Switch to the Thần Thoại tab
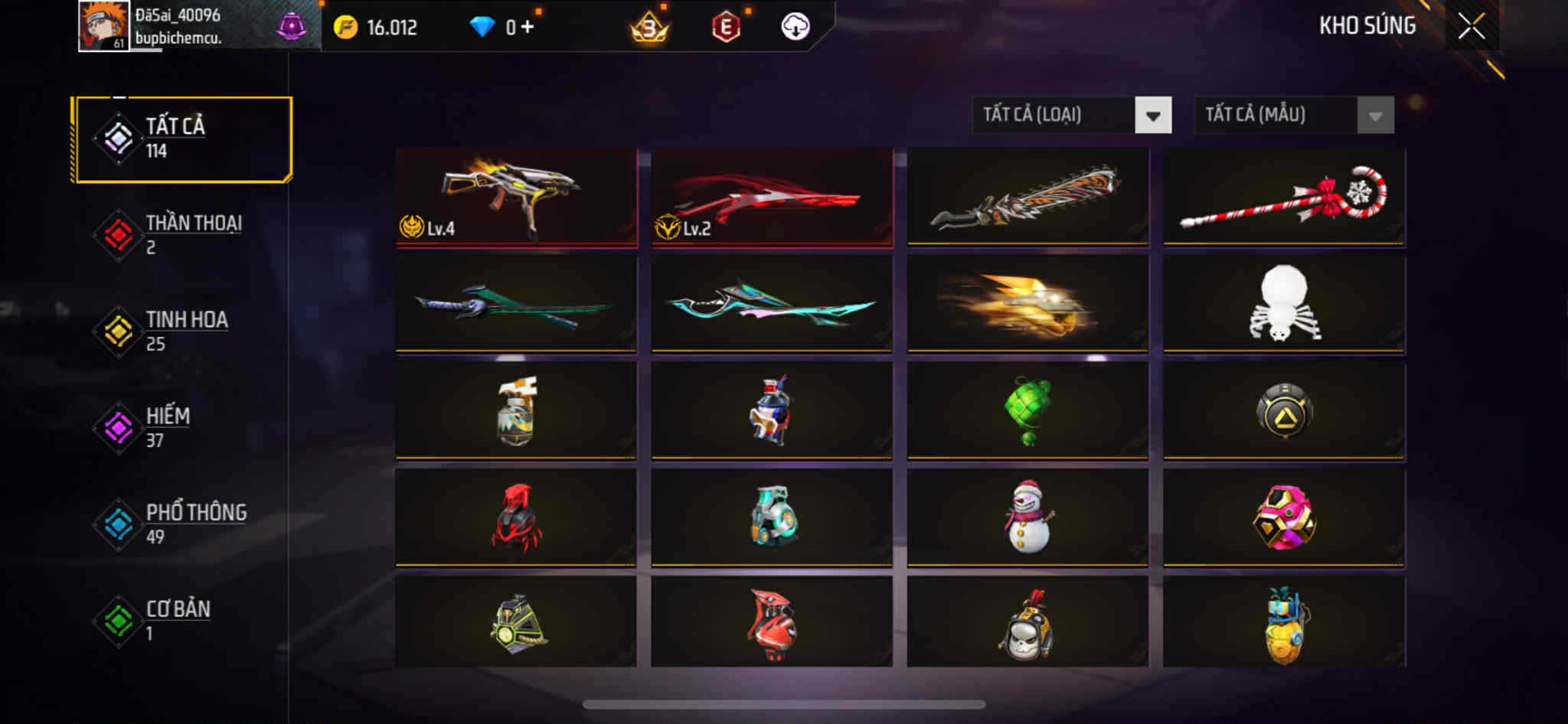1568x724 pixels. [x=182, y=235]
